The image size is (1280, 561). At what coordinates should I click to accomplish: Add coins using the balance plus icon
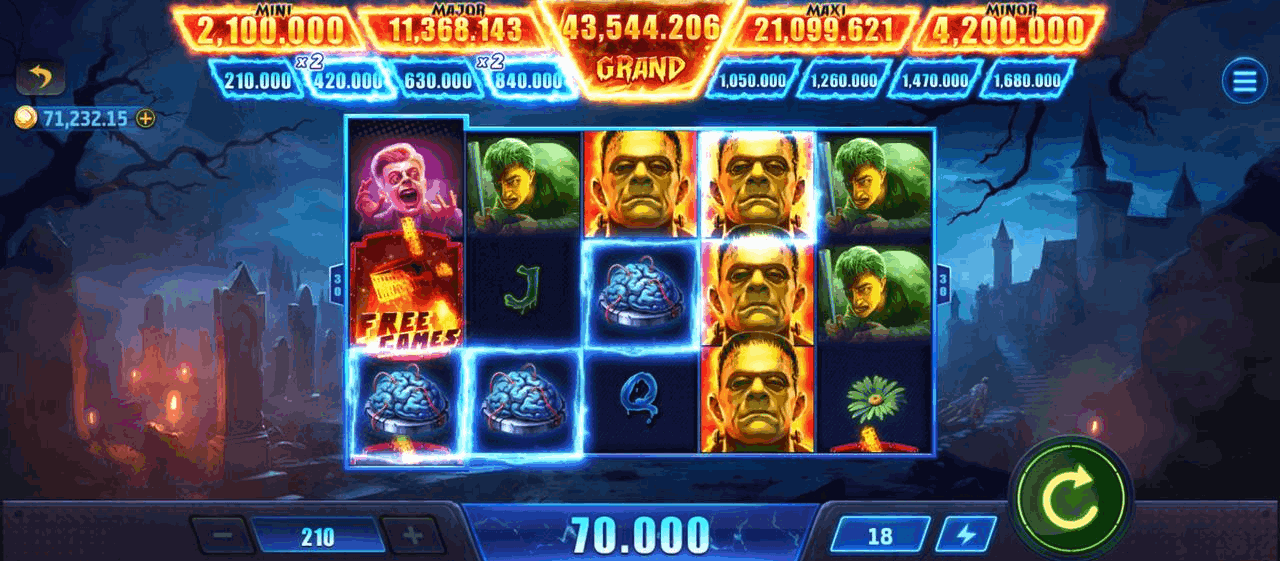coord(146,118)
